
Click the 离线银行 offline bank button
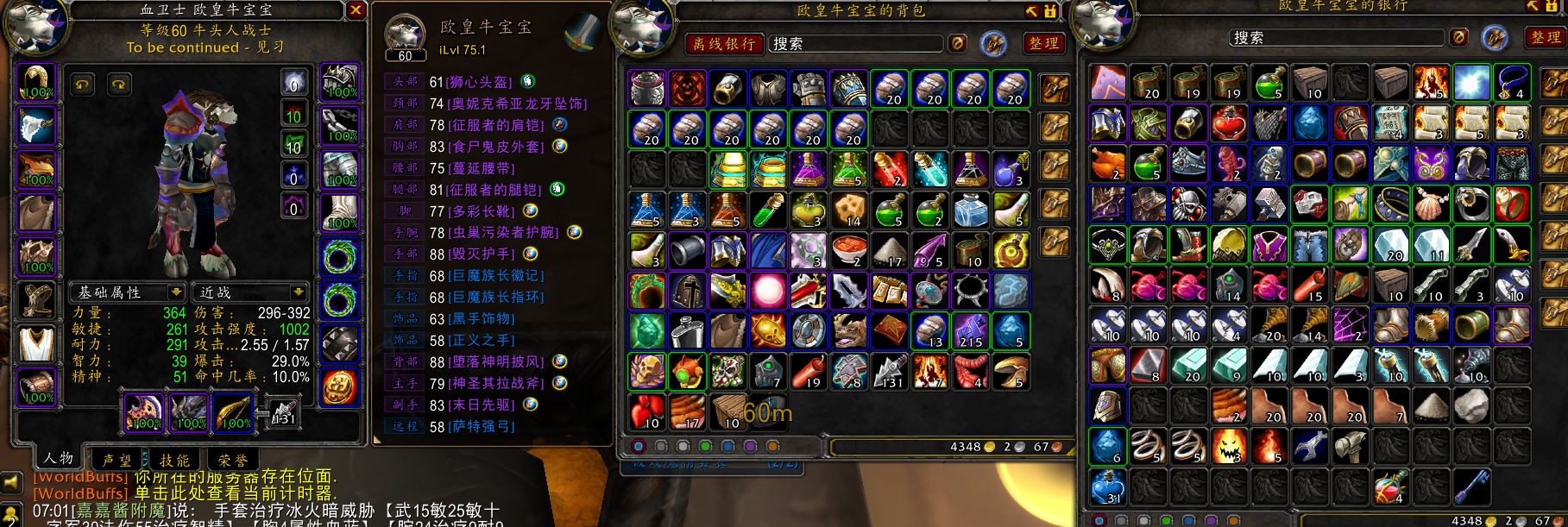(x=723, y=43)
